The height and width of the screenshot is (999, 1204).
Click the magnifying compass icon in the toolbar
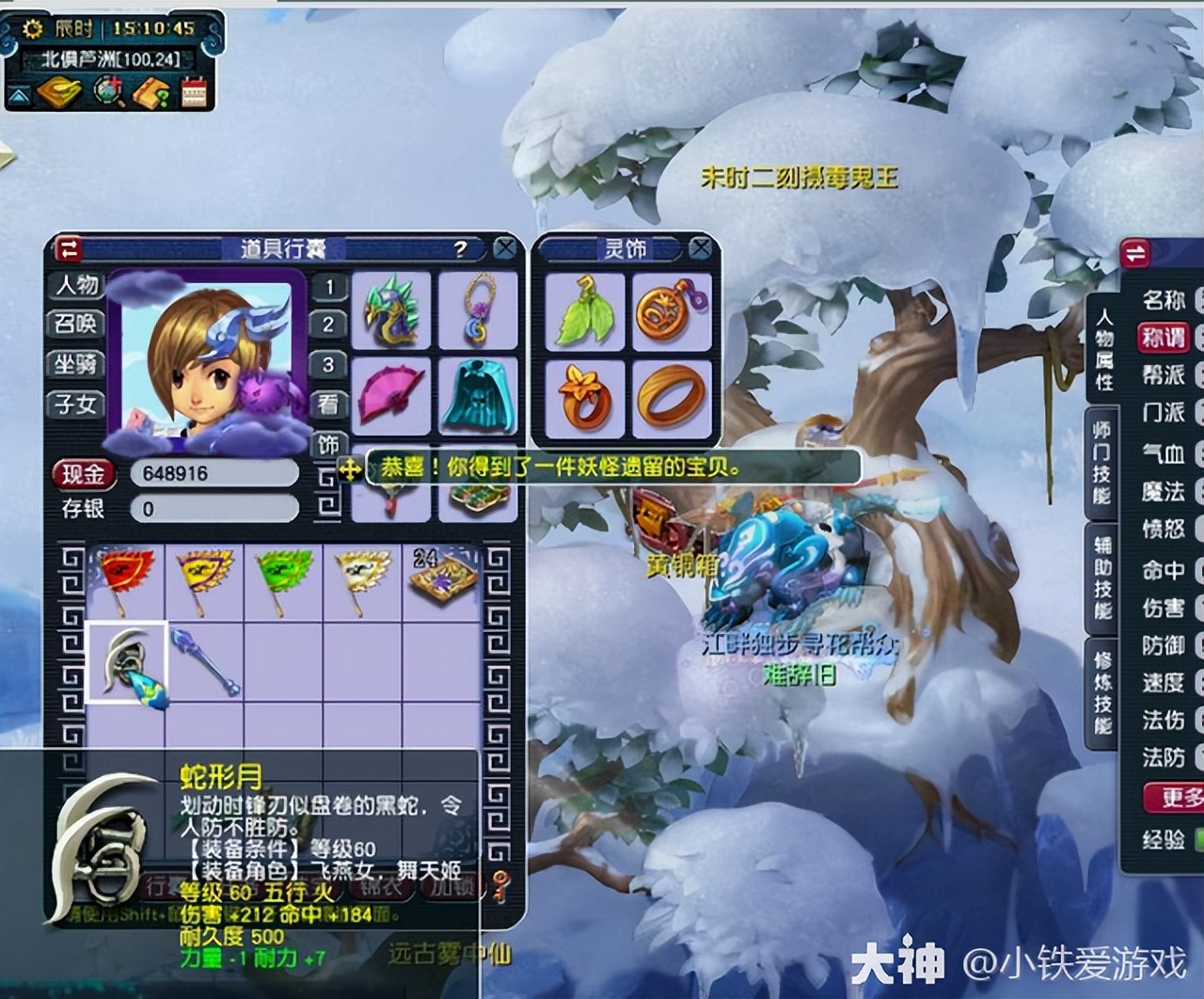(105, 91)
